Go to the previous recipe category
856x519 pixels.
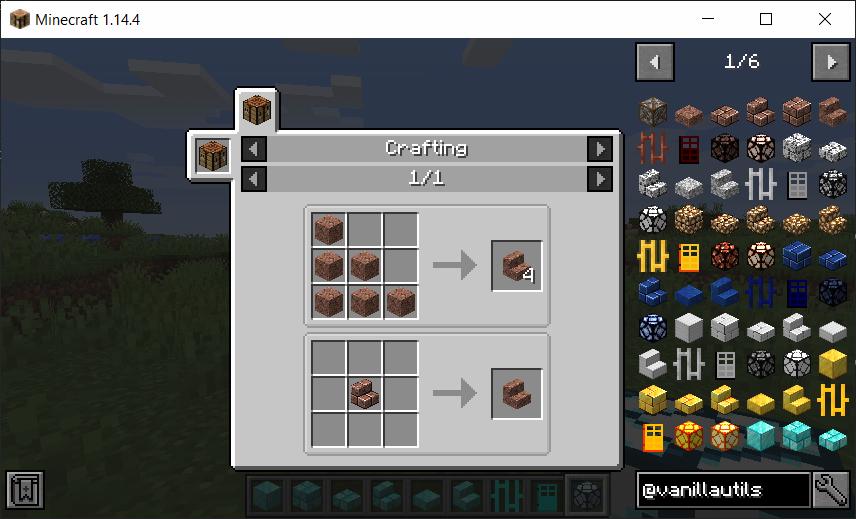255,149
